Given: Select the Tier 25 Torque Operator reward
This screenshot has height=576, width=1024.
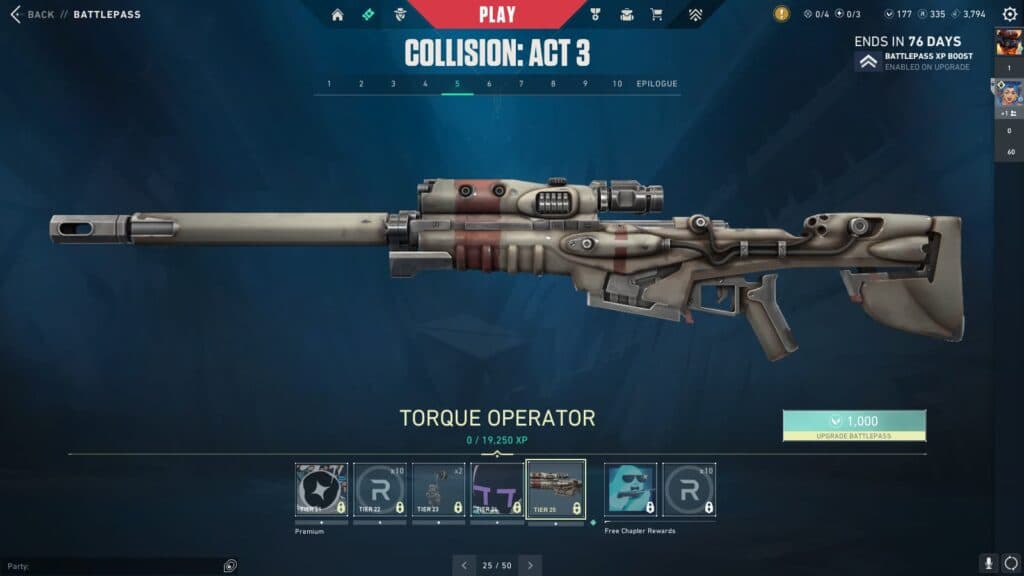Looking at the screenshot, I should coord(555,489).
